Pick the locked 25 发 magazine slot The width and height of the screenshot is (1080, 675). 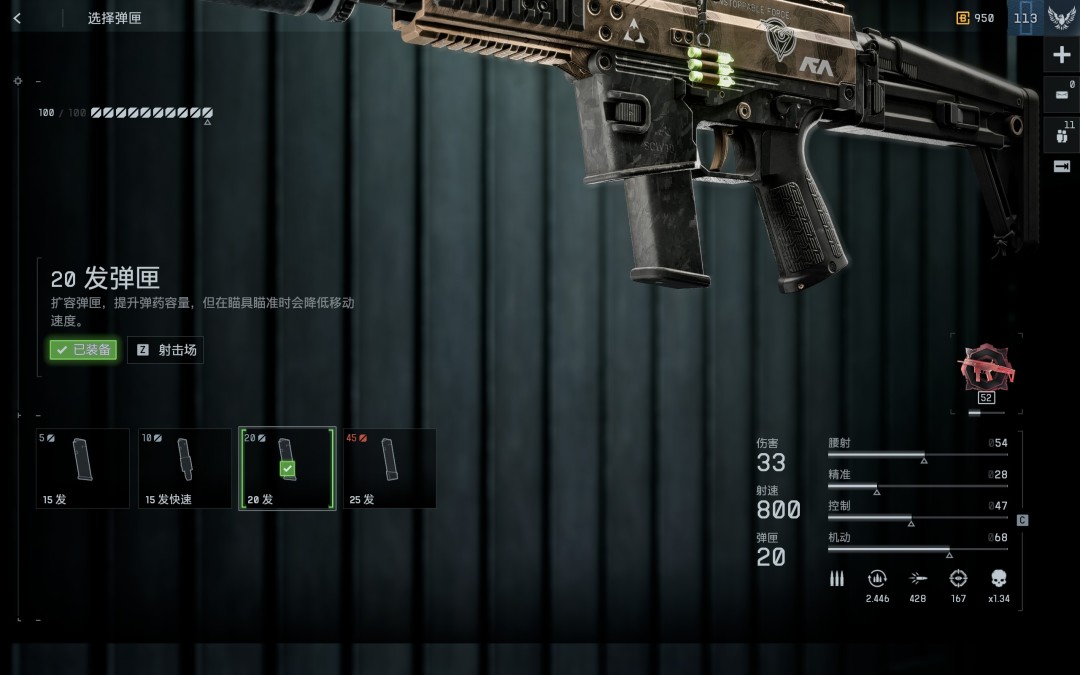point(390,468)
